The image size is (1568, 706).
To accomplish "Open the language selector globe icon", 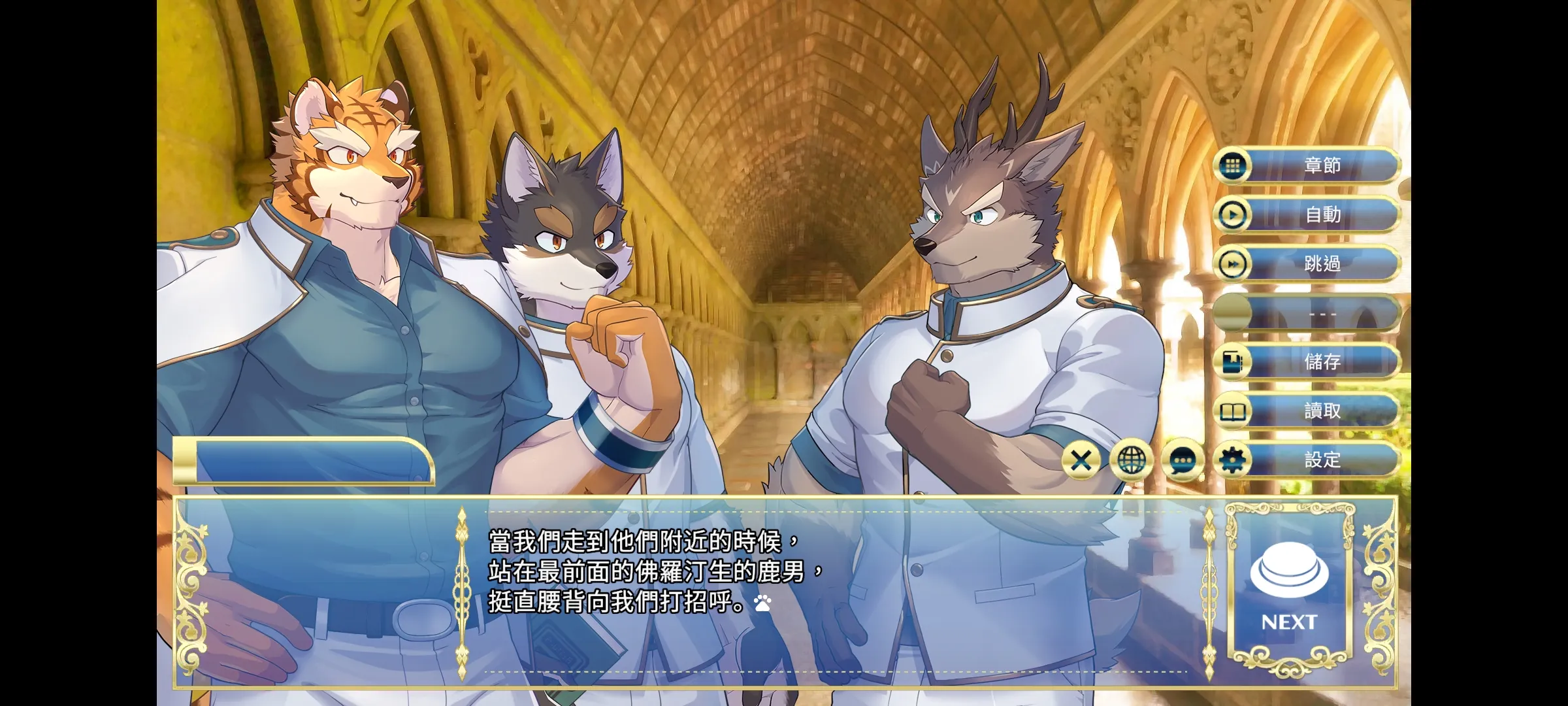I will point(1131,460).
